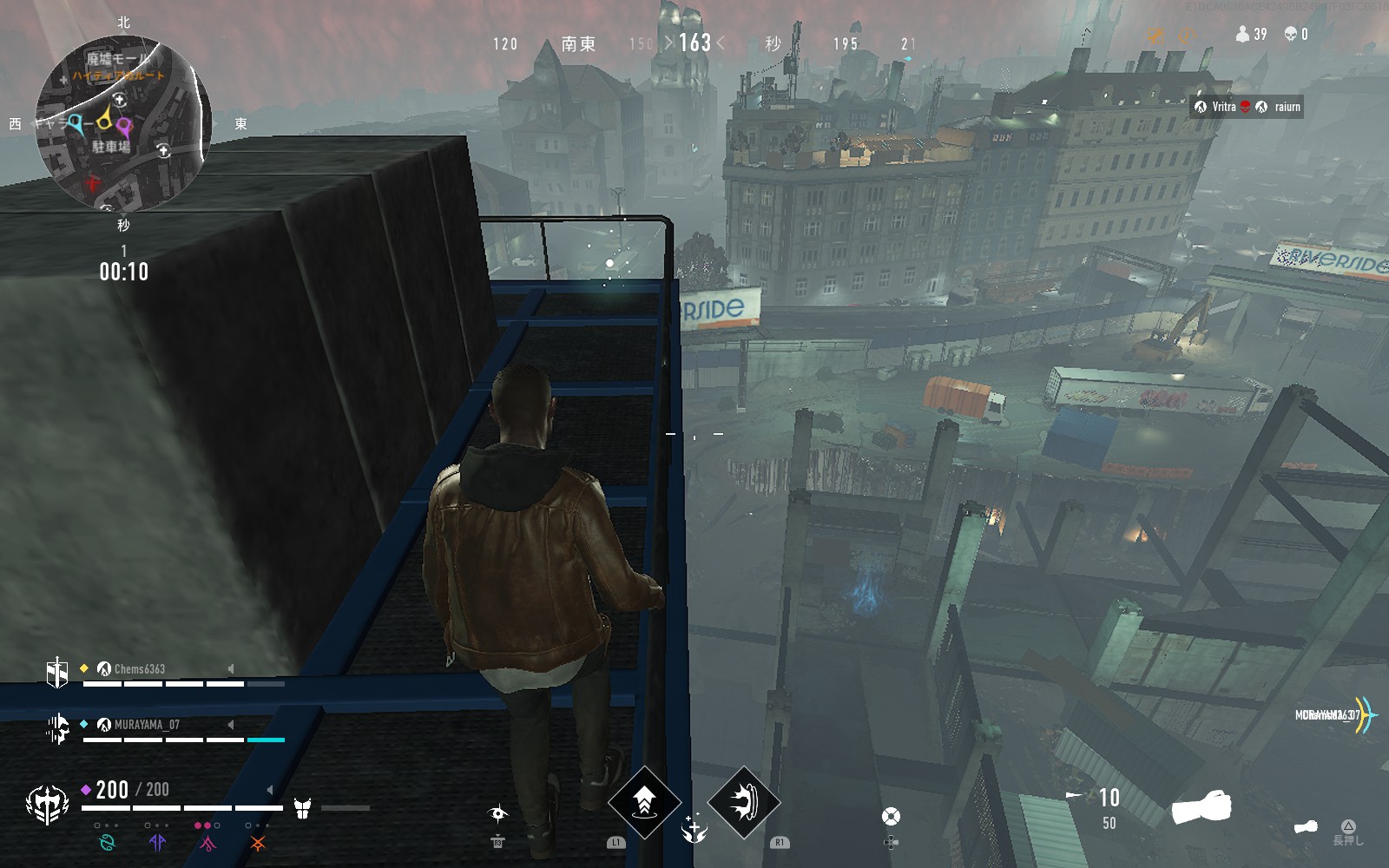Click the orange blood resonance icon
Viewport: 1389px width, 868px height.
(x=257, y=842)
